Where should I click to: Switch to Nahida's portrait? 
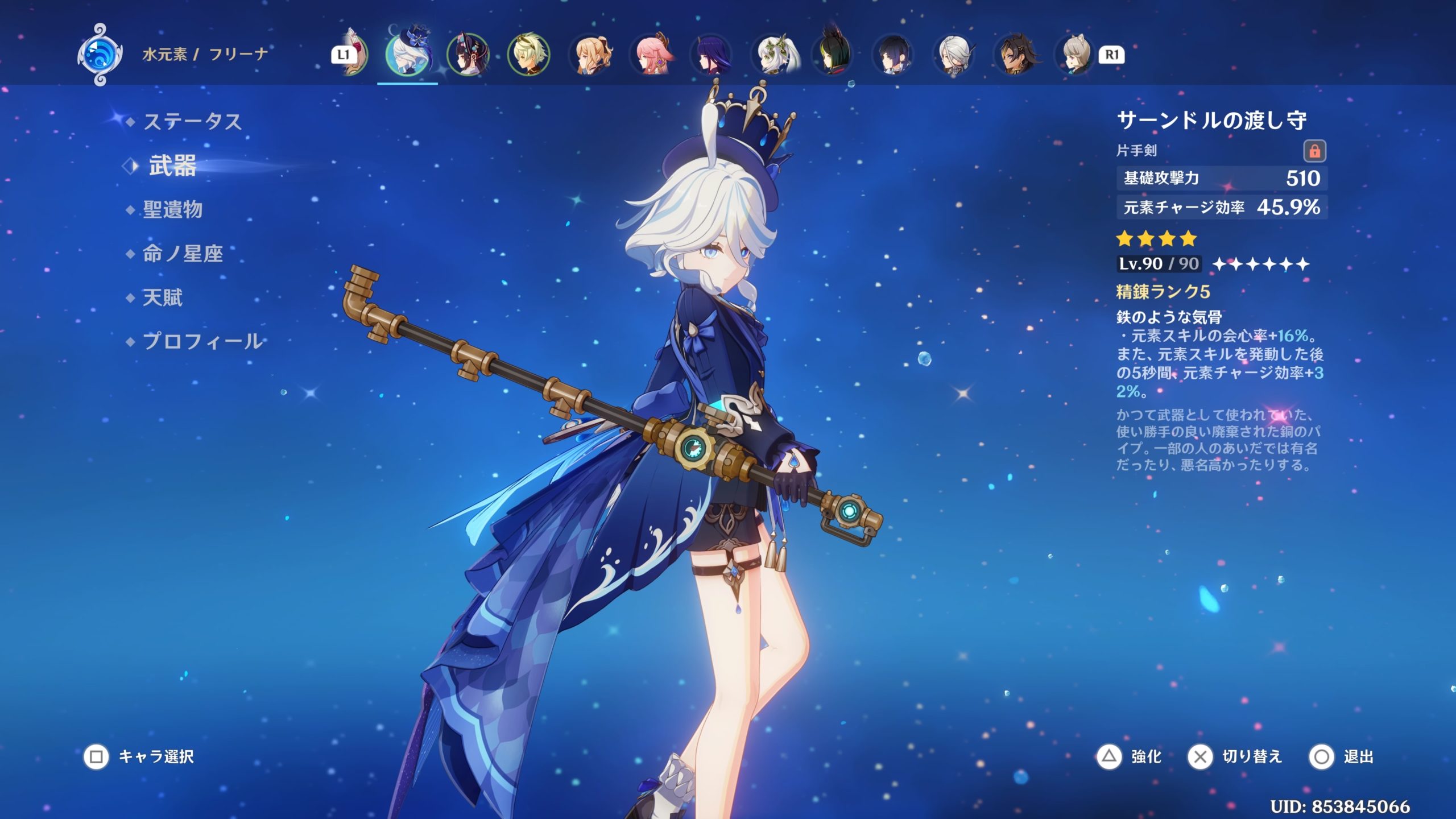click(773, 55)
